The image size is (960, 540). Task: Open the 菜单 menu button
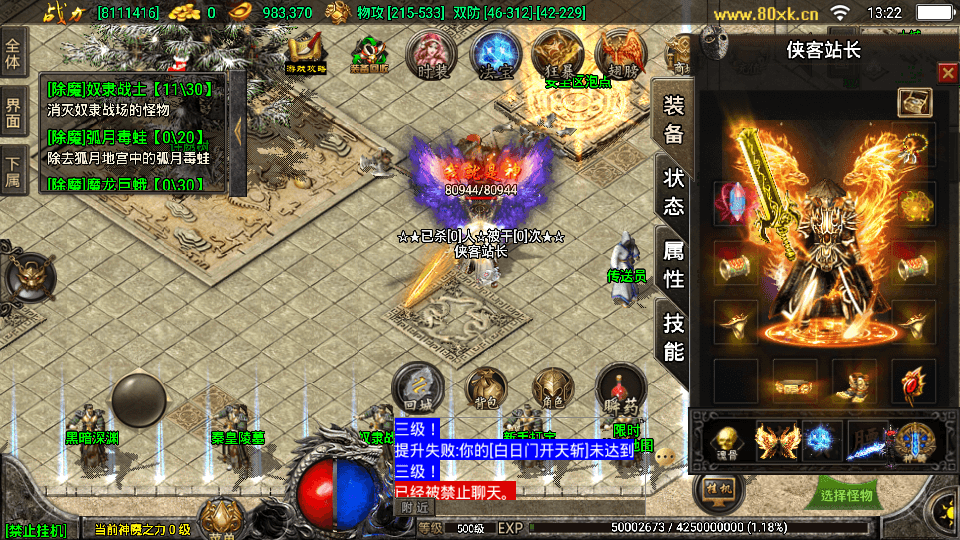[220, 520]
